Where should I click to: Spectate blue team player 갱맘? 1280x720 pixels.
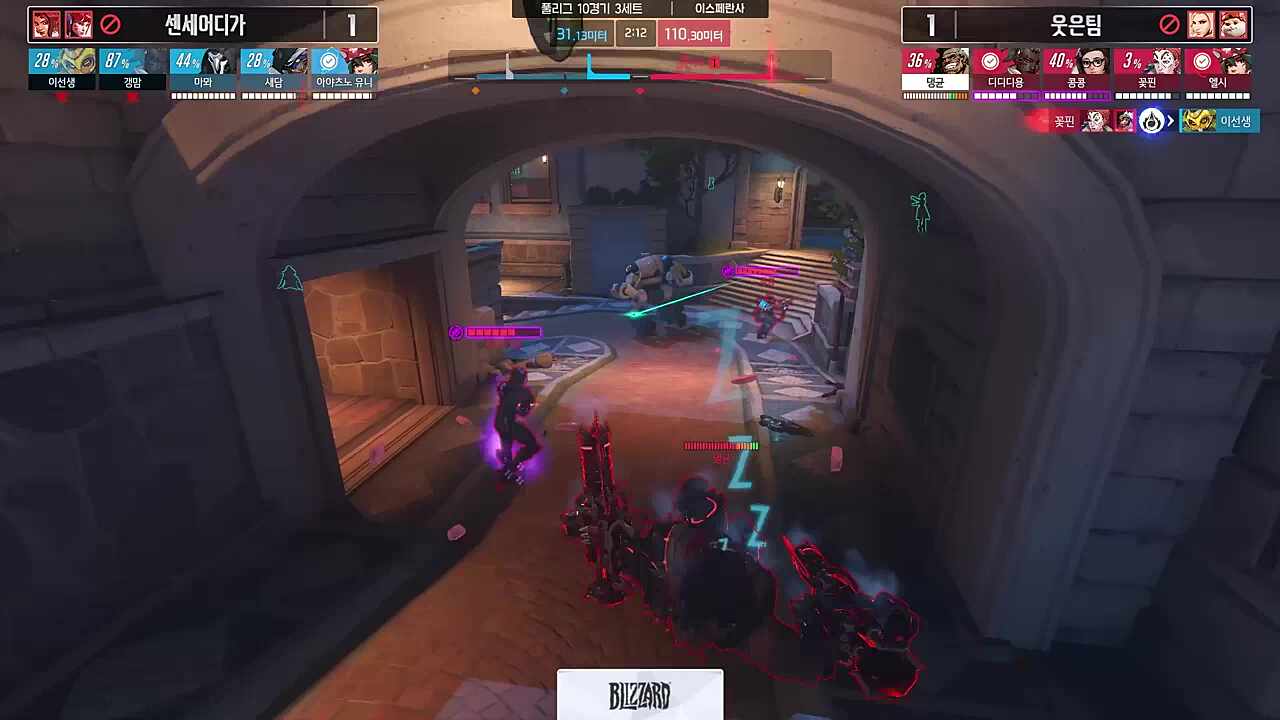(x=133, y=70)
